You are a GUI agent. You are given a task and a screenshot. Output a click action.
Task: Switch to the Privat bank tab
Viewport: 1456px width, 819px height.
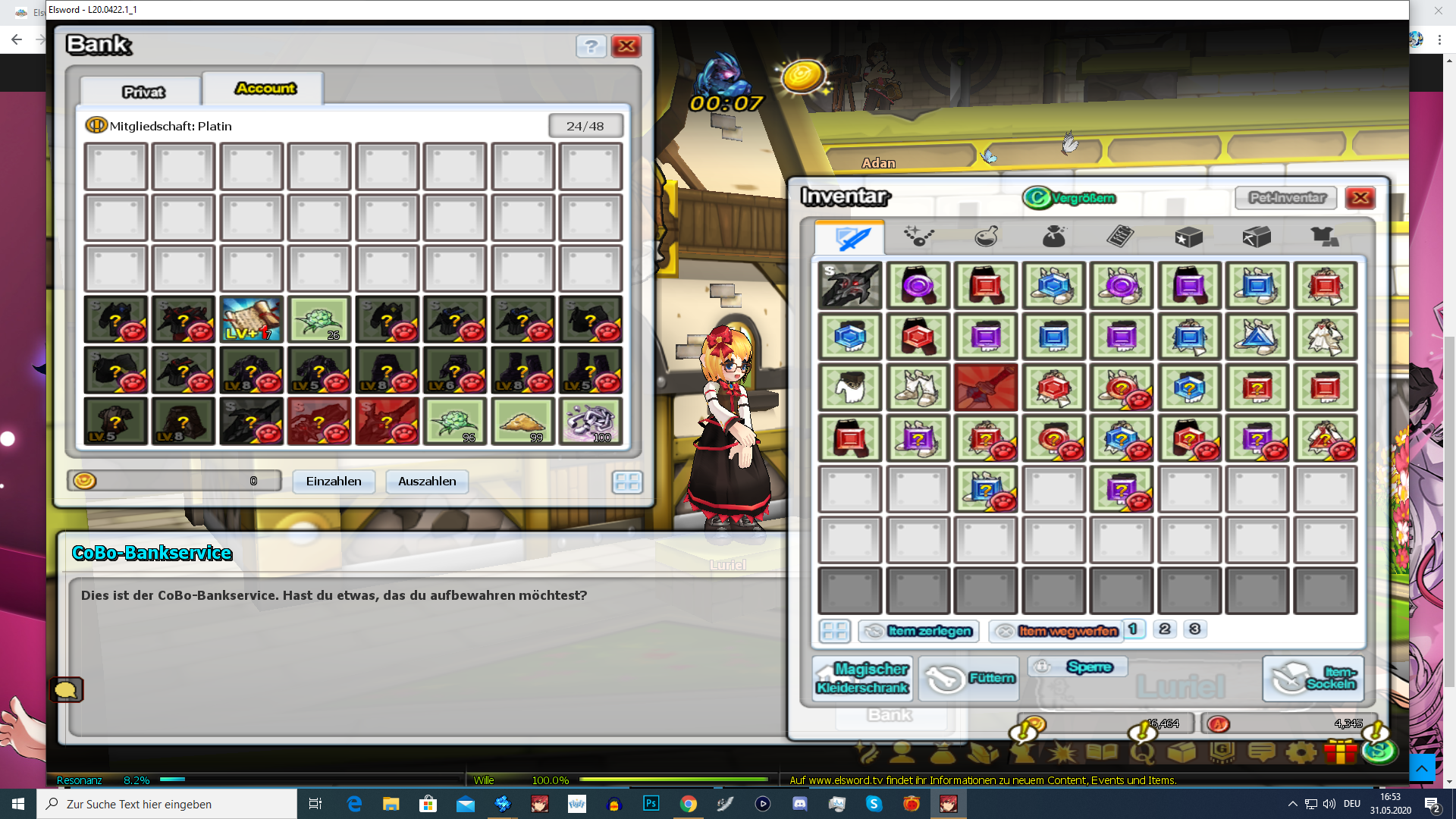pos(142,92)
